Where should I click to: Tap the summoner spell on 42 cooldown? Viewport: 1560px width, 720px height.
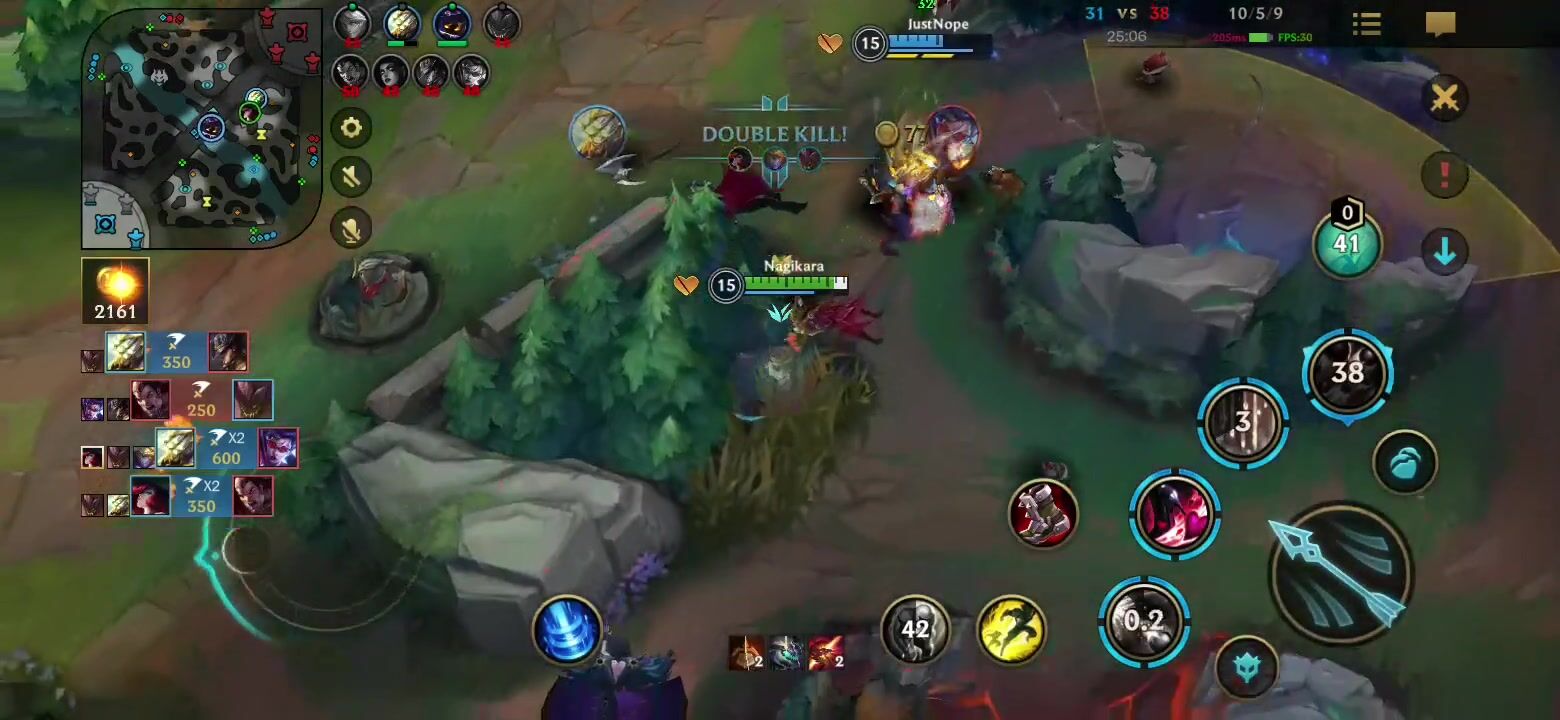pos(915,629)
